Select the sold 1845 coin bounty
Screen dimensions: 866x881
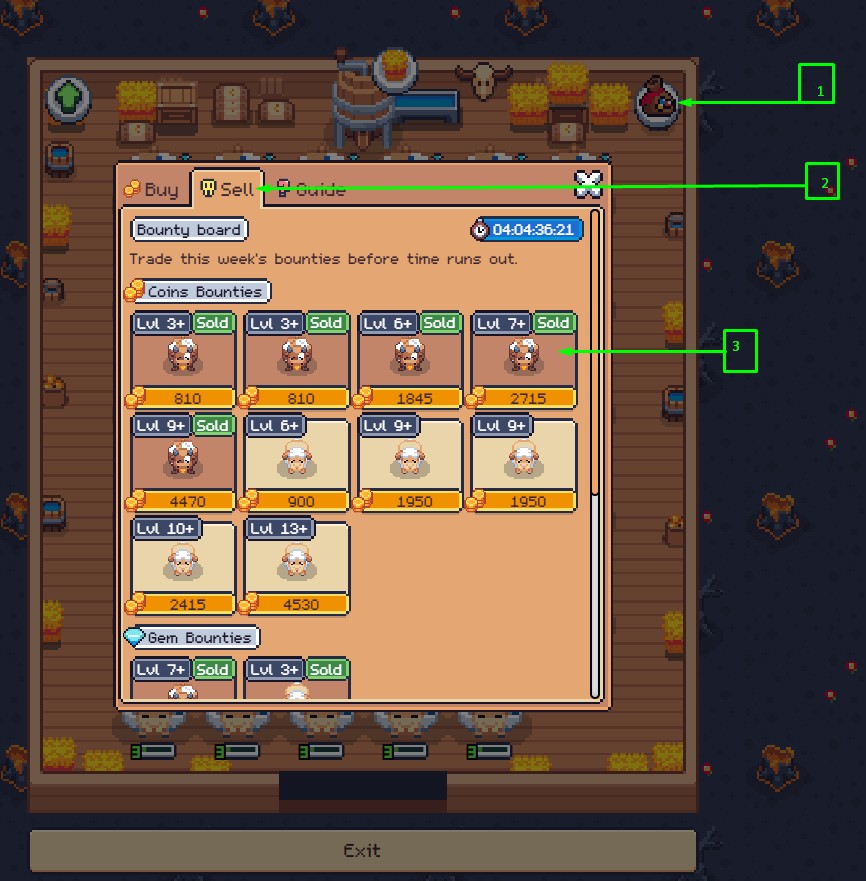[x=410, y=359]
